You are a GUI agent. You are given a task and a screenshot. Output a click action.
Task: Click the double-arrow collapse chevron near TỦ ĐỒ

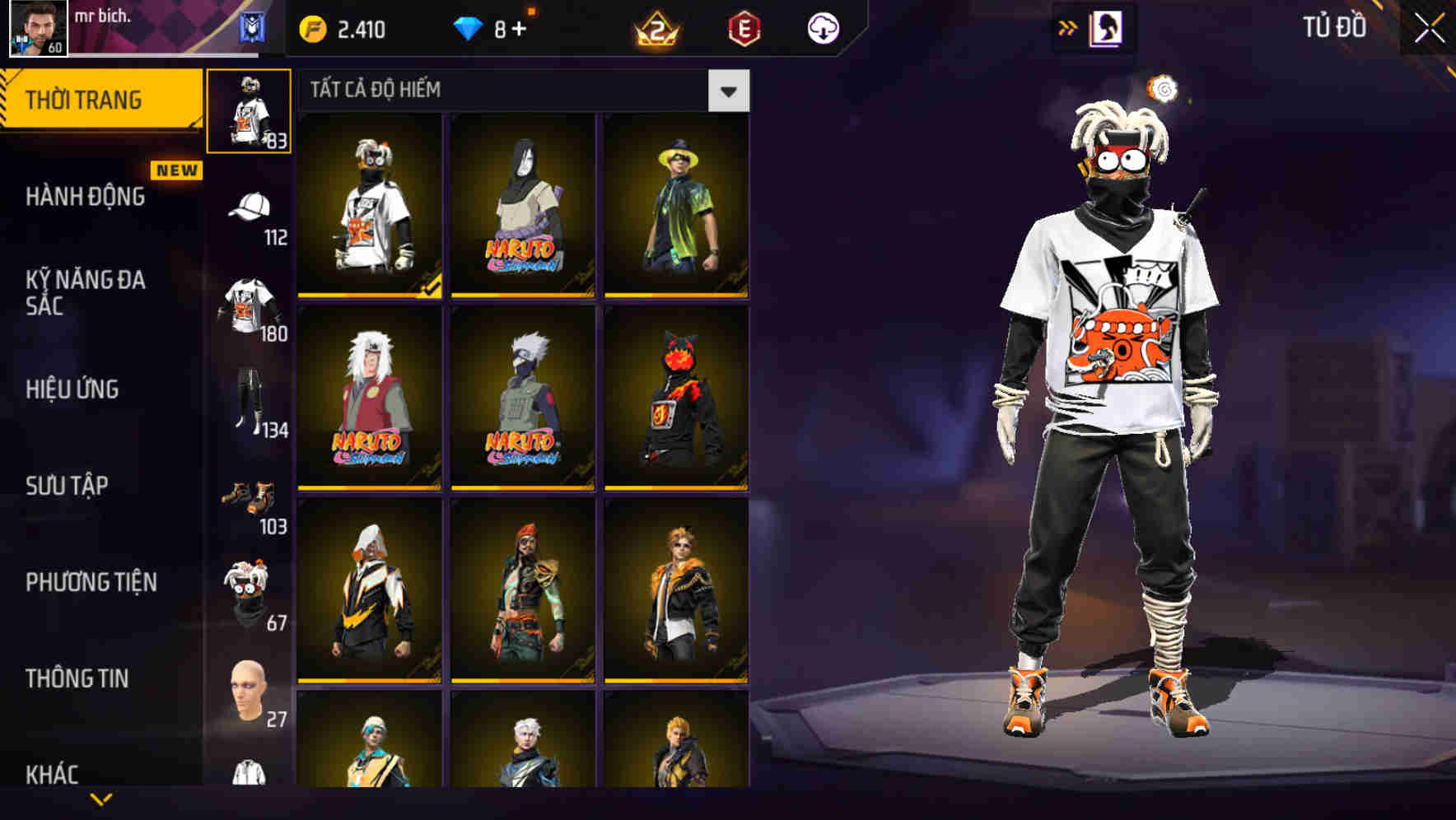1068,26
